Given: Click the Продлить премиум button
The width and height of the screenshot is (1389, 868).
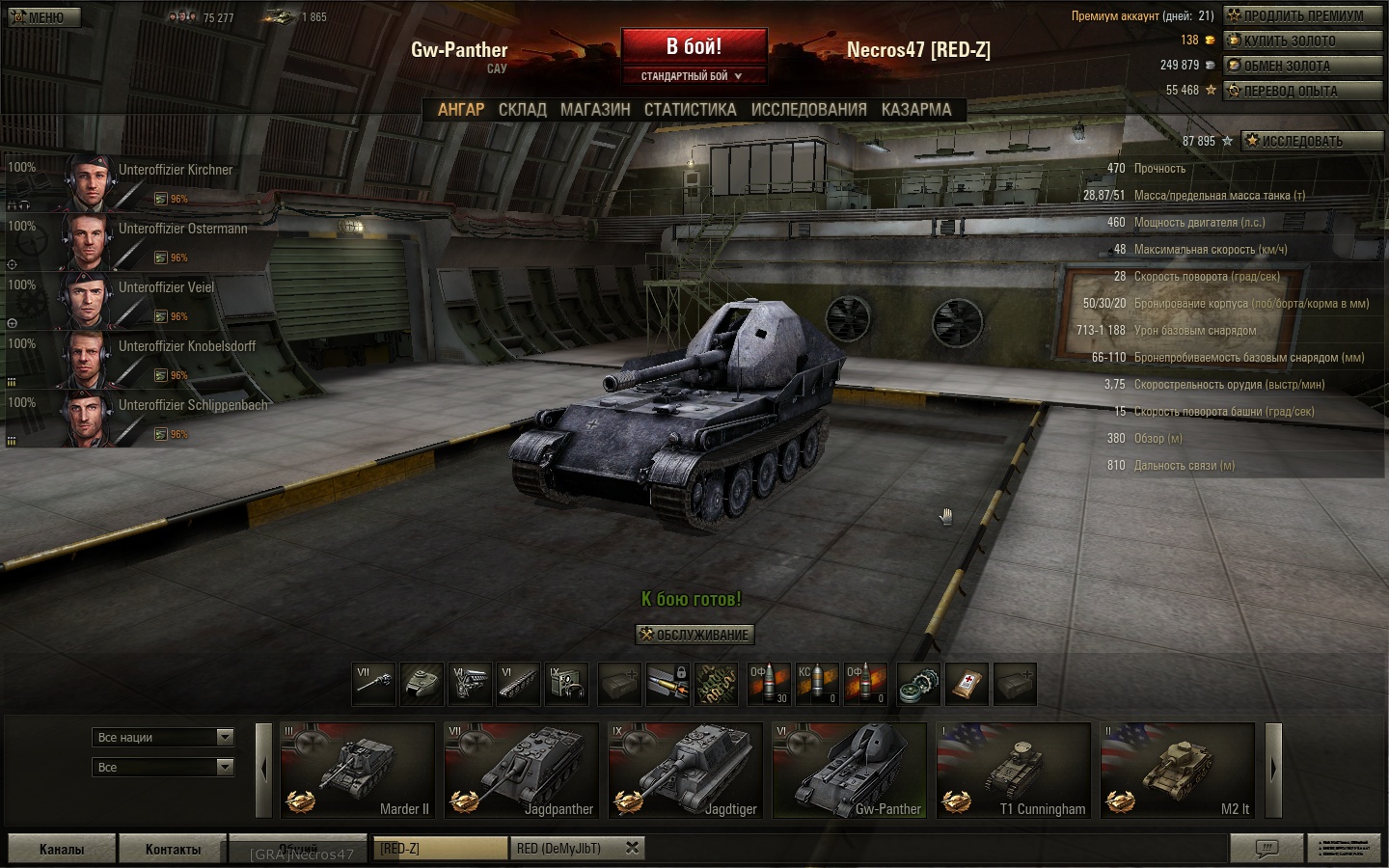Looking at the screenshot, I should pyautogui.click(x=1302, y=15).
